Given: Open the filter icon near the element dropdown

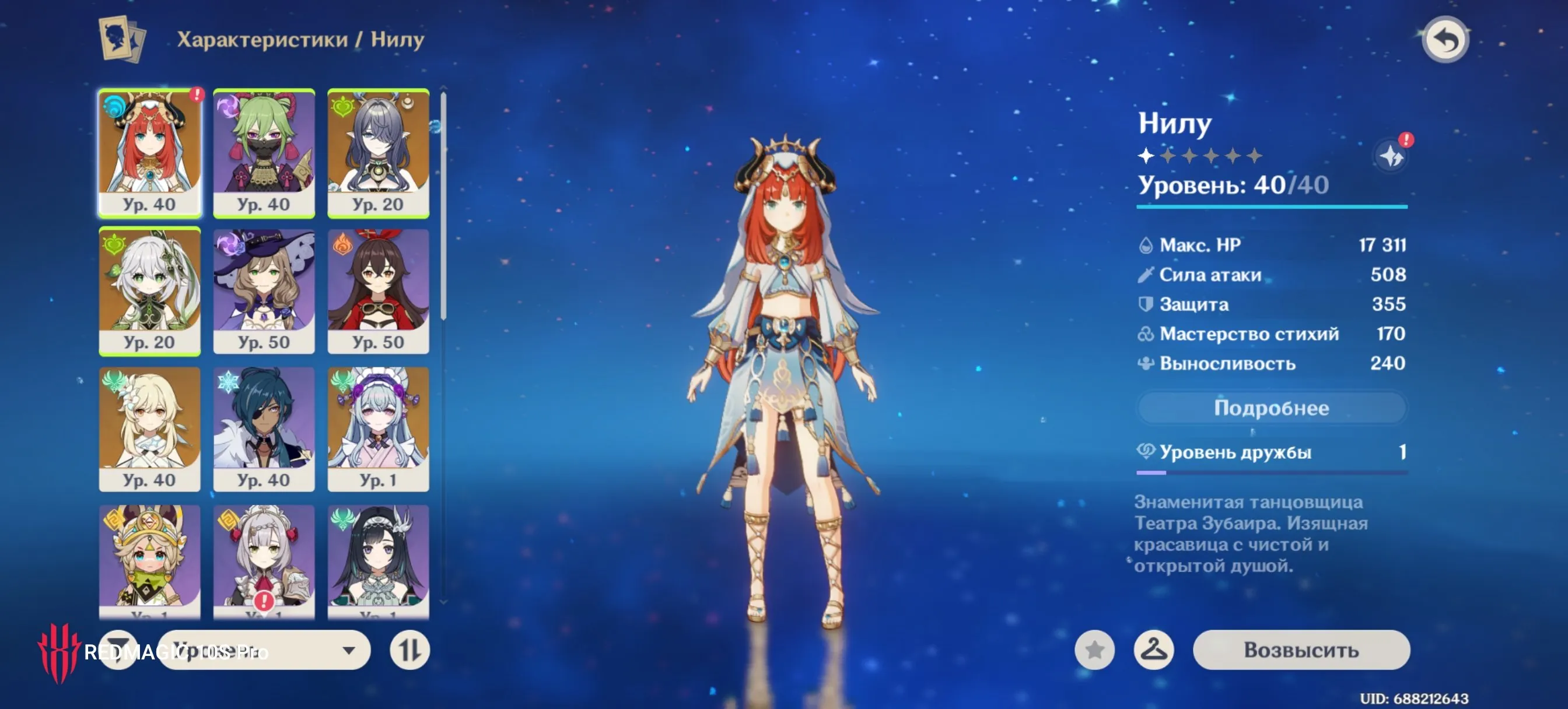Looking at the screenshot, I should click(118, 650).
